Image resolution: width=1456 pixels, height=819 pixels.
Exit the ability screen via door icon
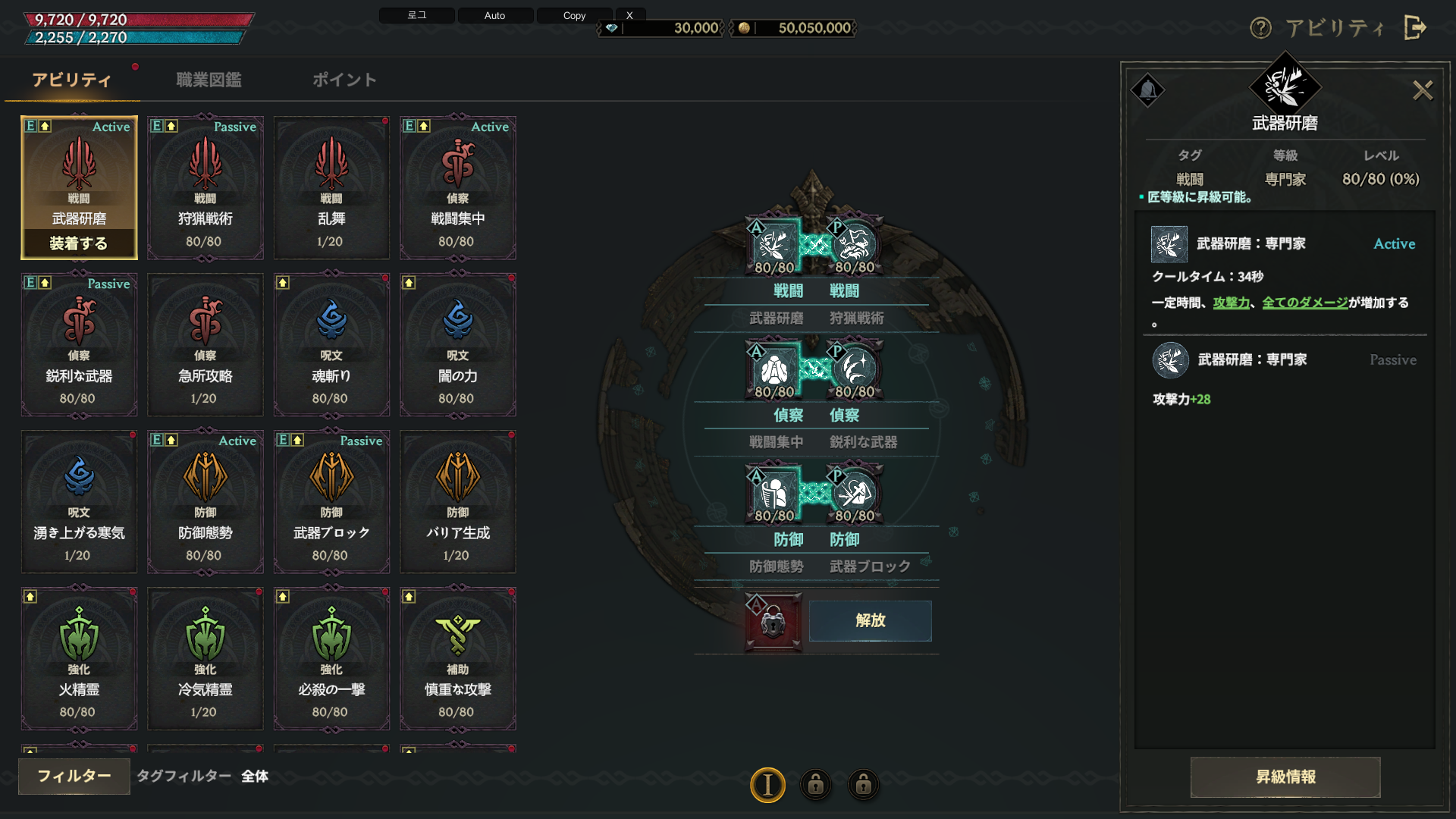pos(1415,28)
